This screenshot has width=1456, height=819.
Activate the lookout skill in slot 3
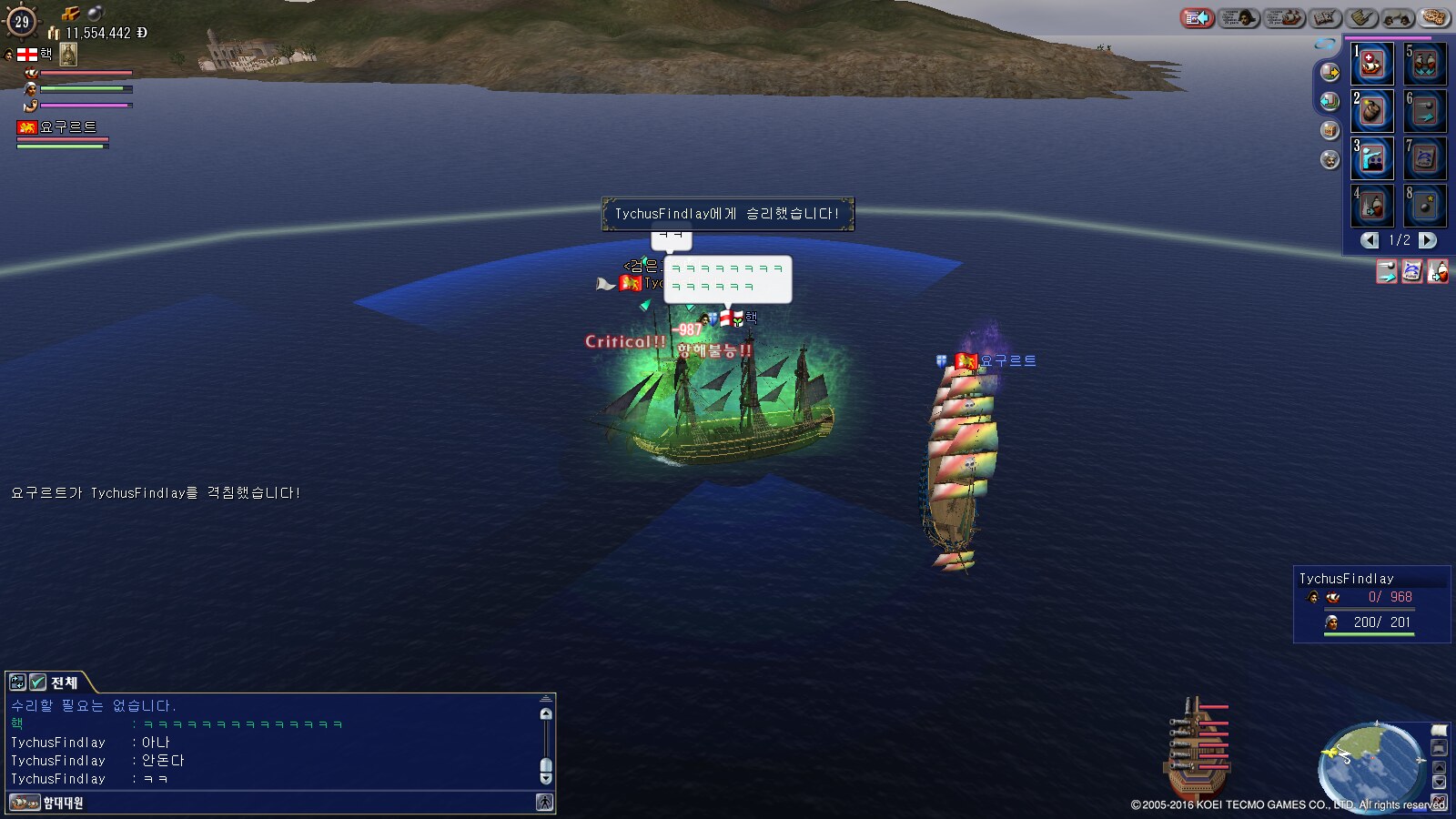pos(1371,159)
